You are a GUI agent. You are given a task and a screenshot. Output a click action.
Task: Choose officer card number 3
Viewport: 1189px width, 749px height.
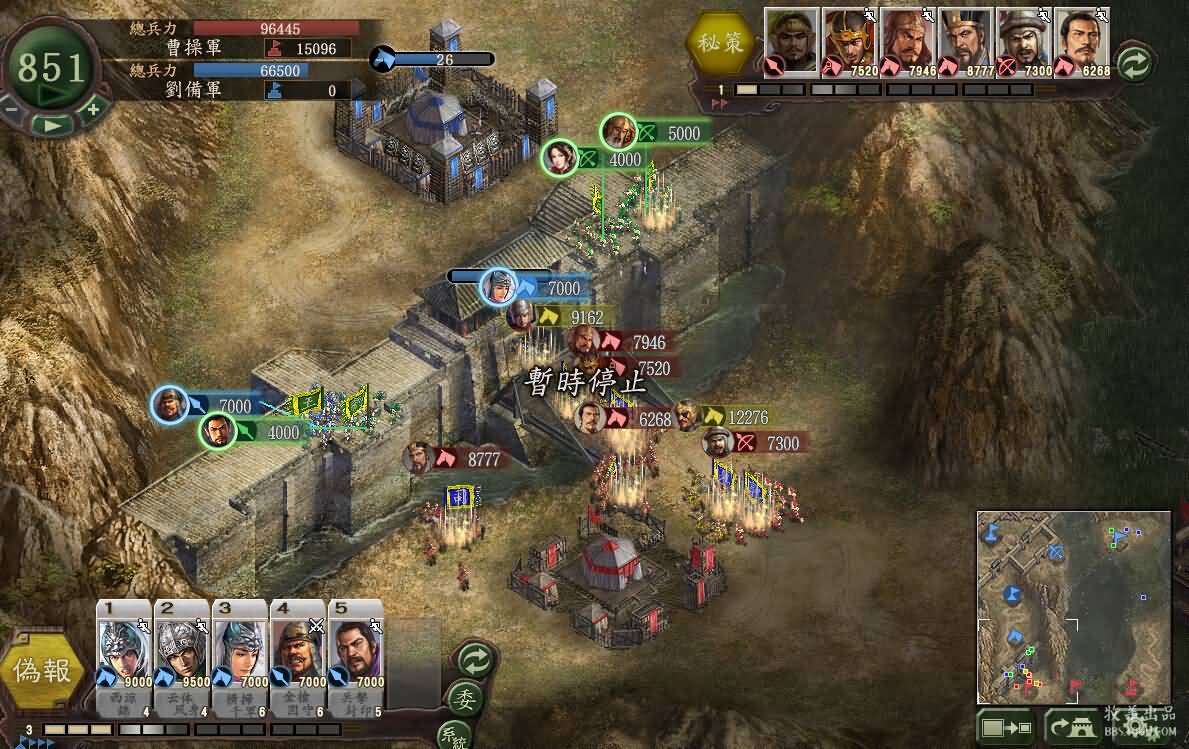click(240, 655)
